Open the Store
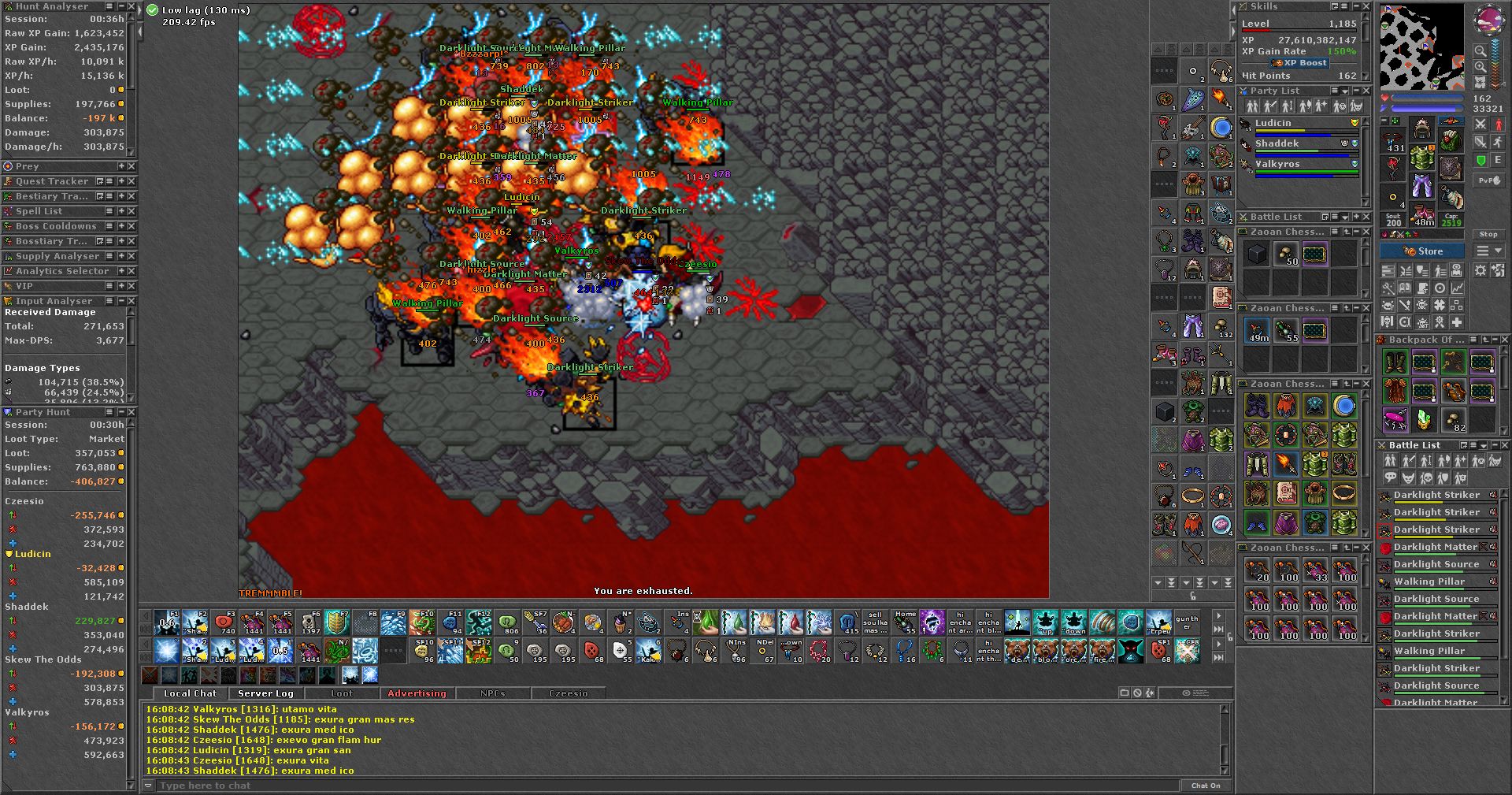The width and height of the screenshot is (1512, 795). click(1422, 251)
